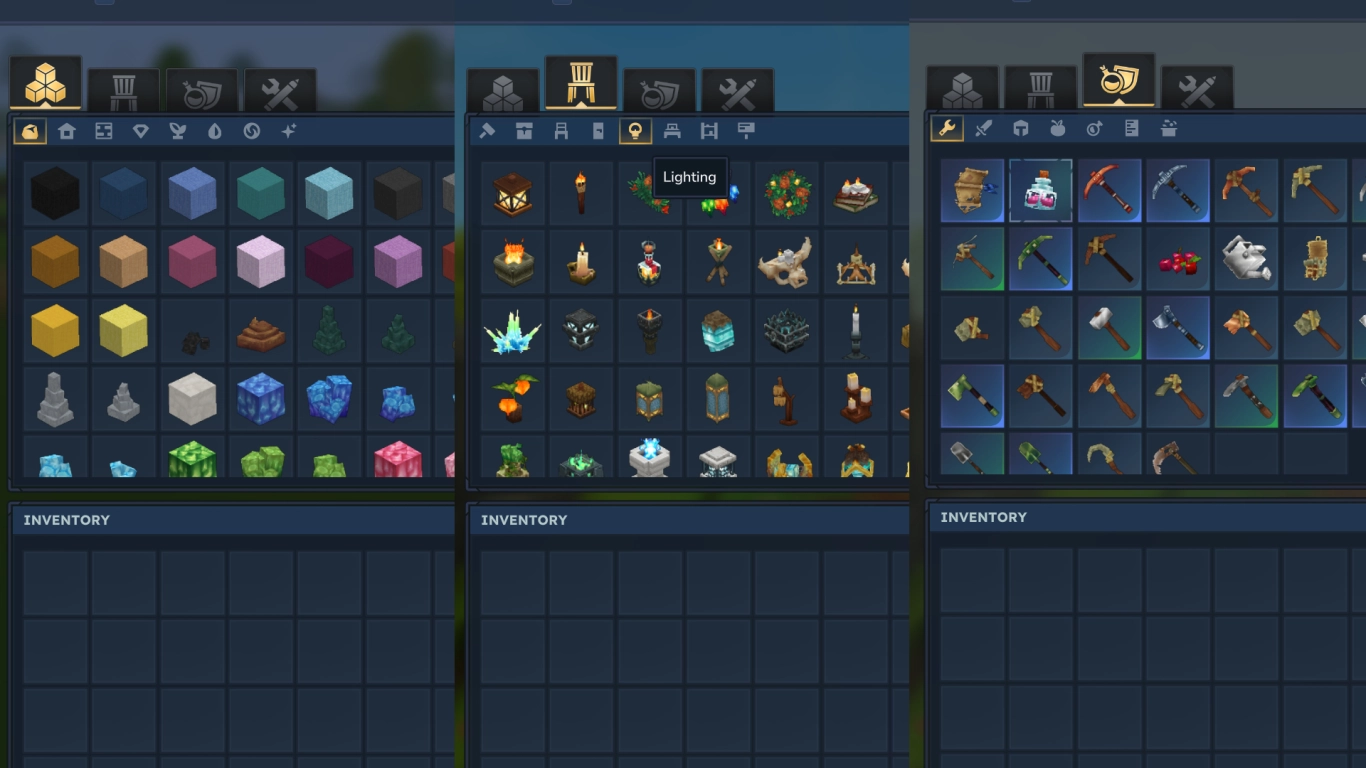Select the Lighting filter with lightbulb icon
Image resolution: width=1366 pixels, height=768 pixels.
tap(633, 130)
